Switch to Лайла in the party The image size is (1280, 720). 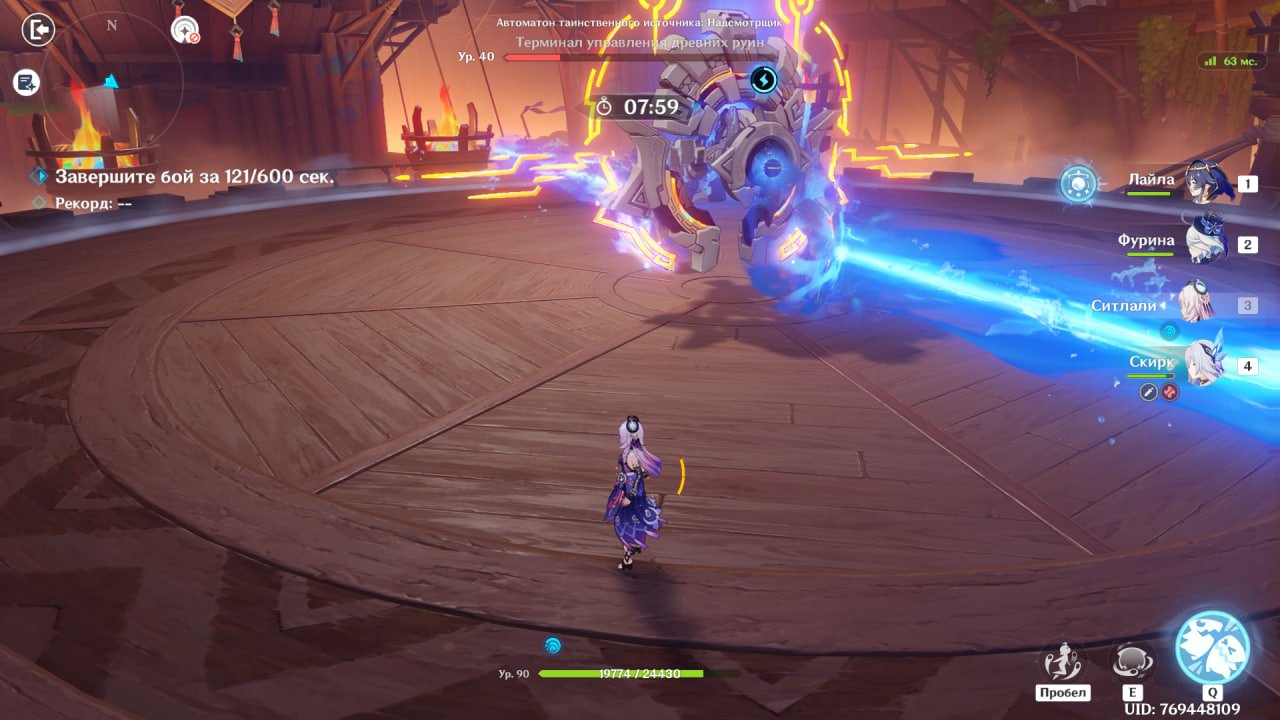point(1206,183)
